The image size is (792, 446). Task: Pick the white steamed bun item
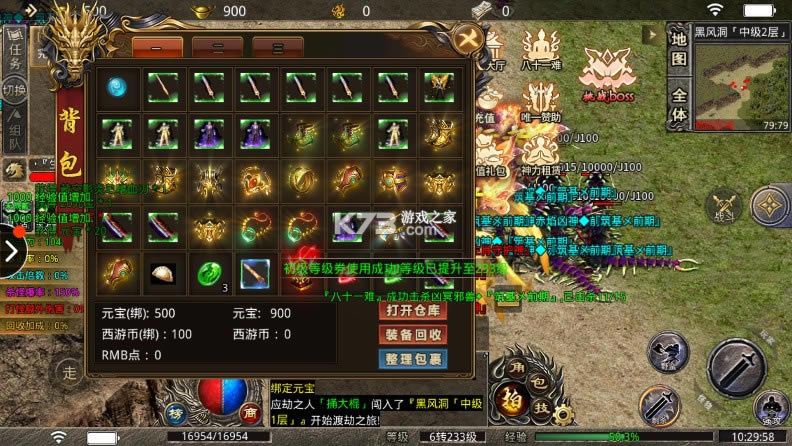click(163, 272)
